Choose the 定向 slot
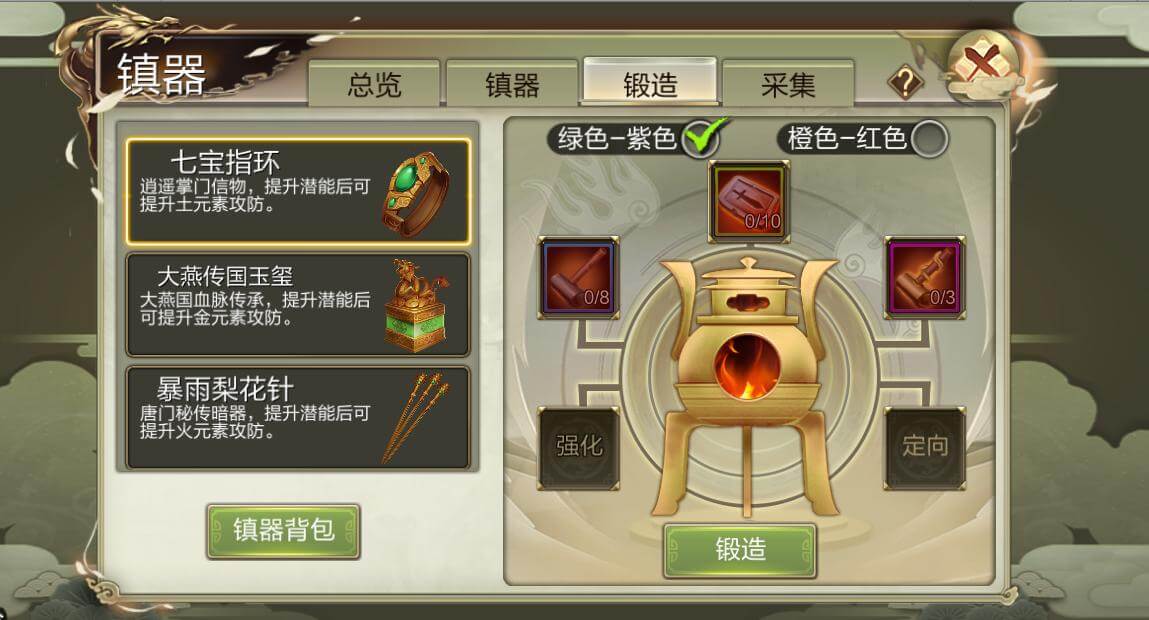Viewport: 1149px width, 620px height. click(x=925, y=446)
